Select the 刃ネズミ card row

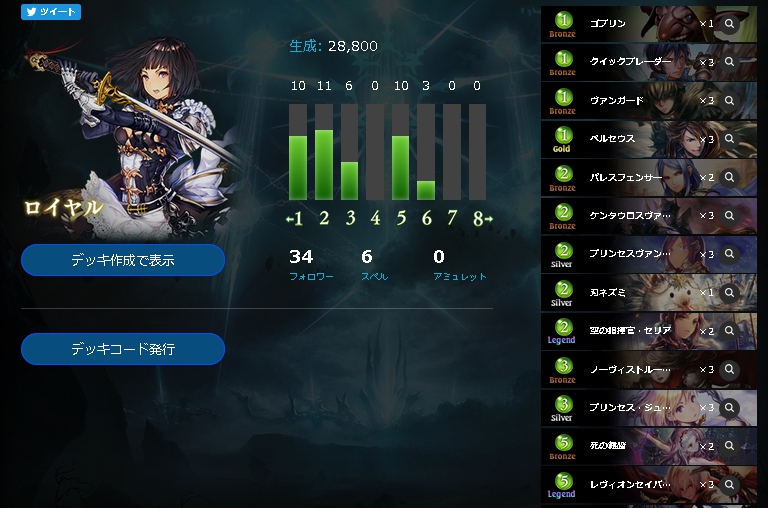click(630, 292)
